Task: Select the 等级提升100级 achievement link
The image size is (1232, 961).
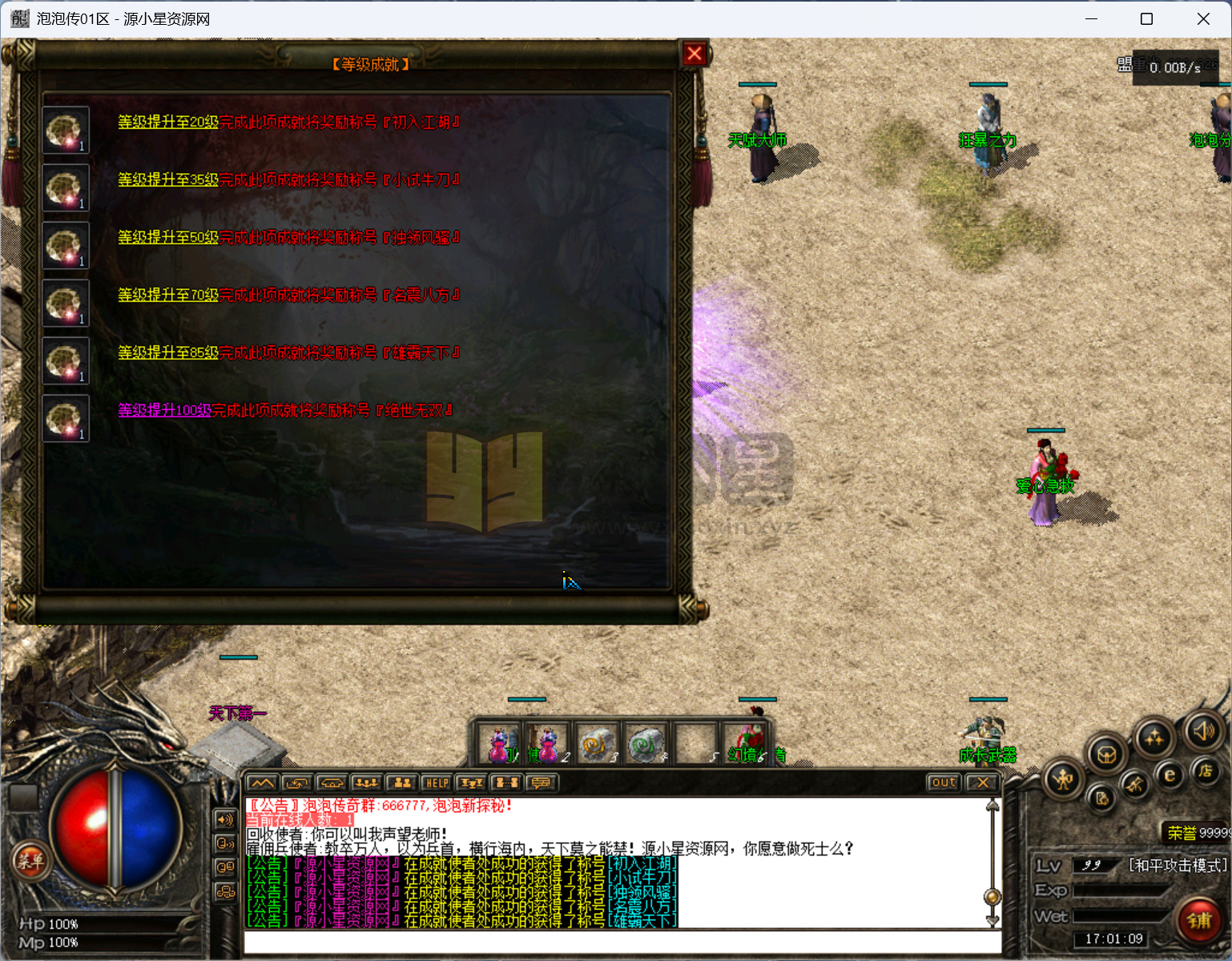Action: point(165,411)
